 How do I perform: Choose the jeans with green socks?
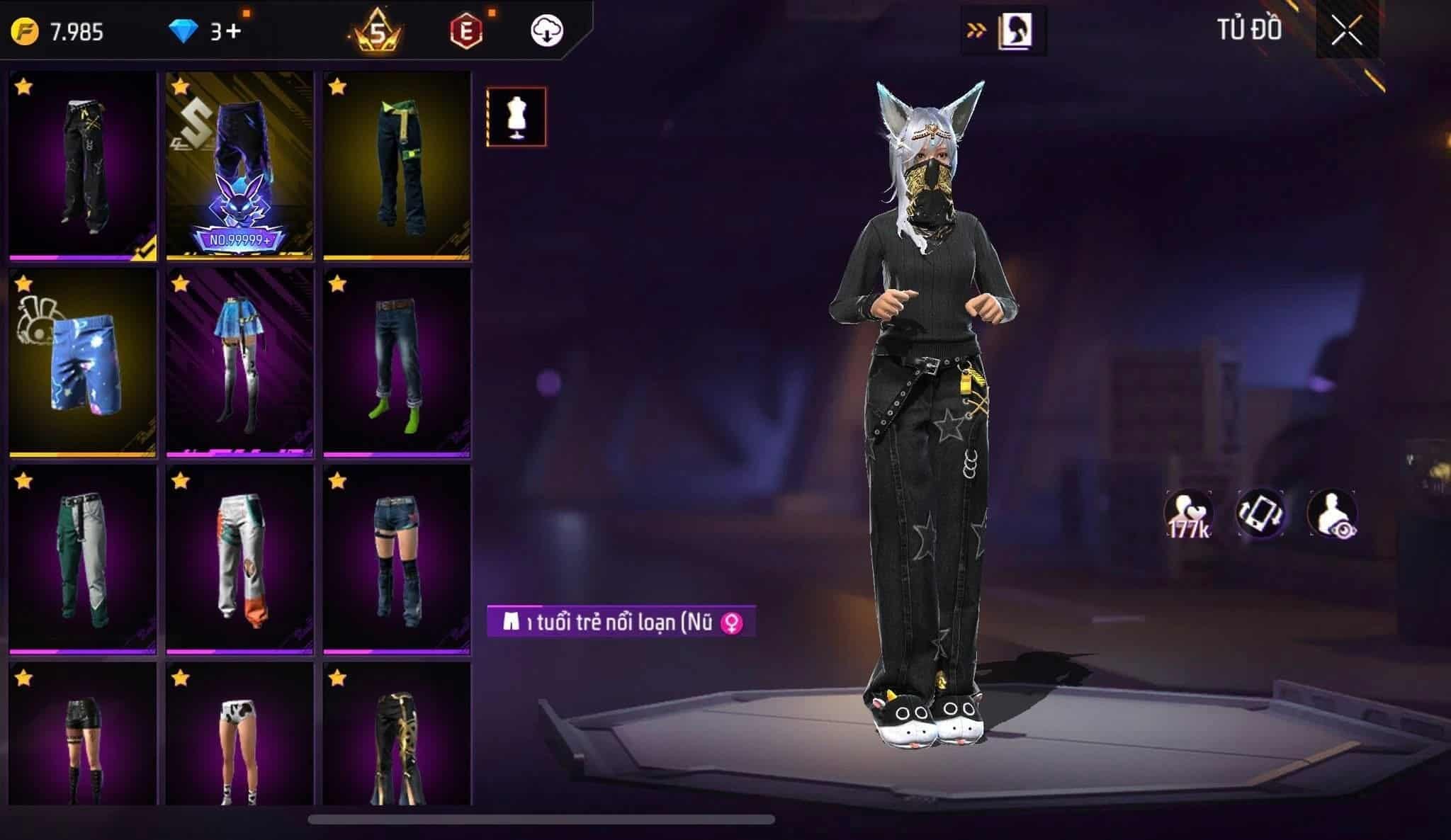(x=397, y=363)
